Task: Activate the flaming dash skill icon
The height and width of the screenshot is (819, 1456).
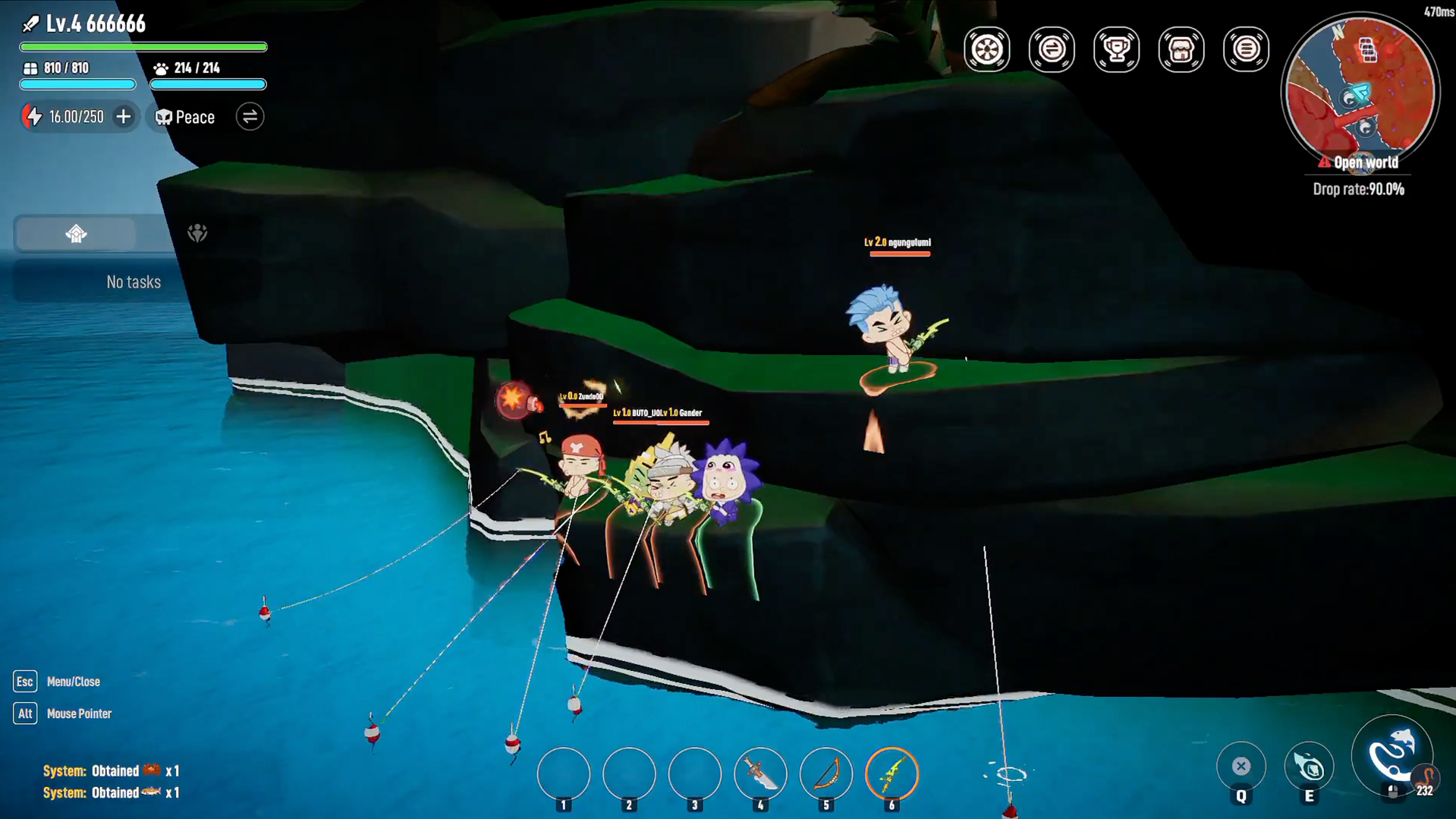Action: (x=1309, y=767)
